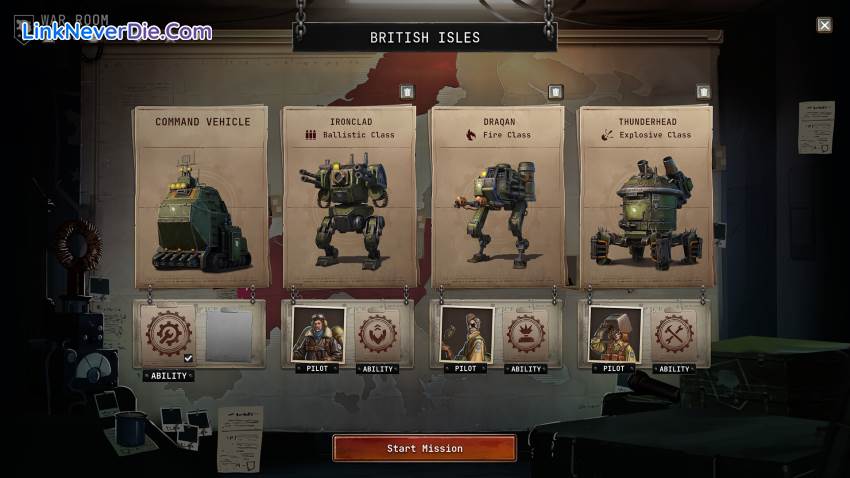
Task: Close the war room loadout screen
Action: (x=824, y=25)
